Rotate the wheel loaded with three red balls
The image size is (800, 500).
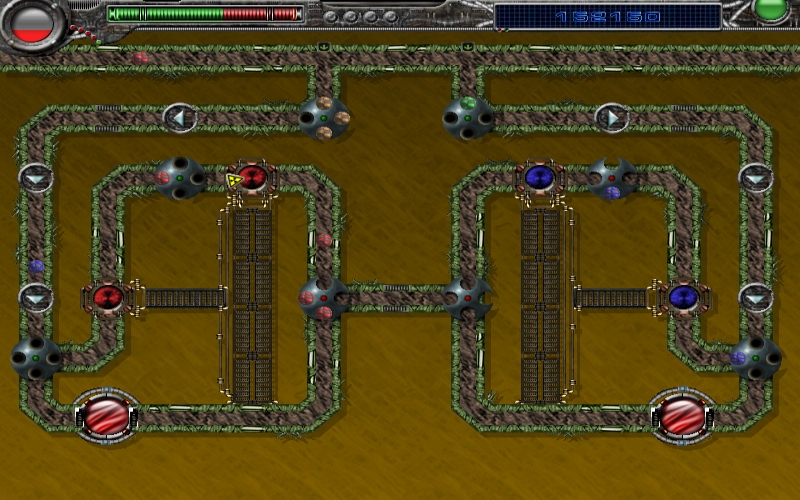323,298
